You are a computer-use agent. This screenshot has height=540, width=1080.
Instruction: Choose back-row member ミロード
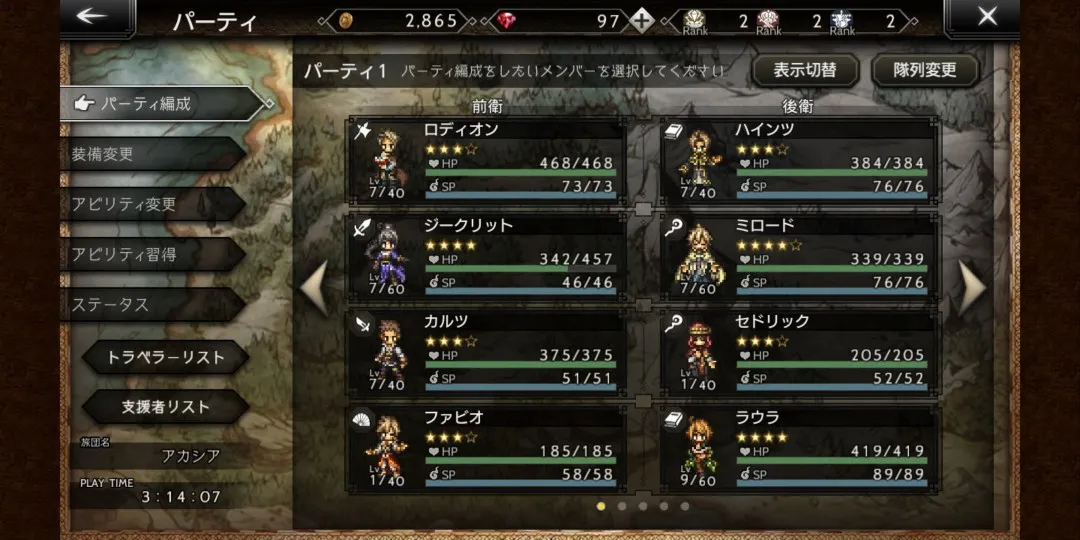click(800, 256)
